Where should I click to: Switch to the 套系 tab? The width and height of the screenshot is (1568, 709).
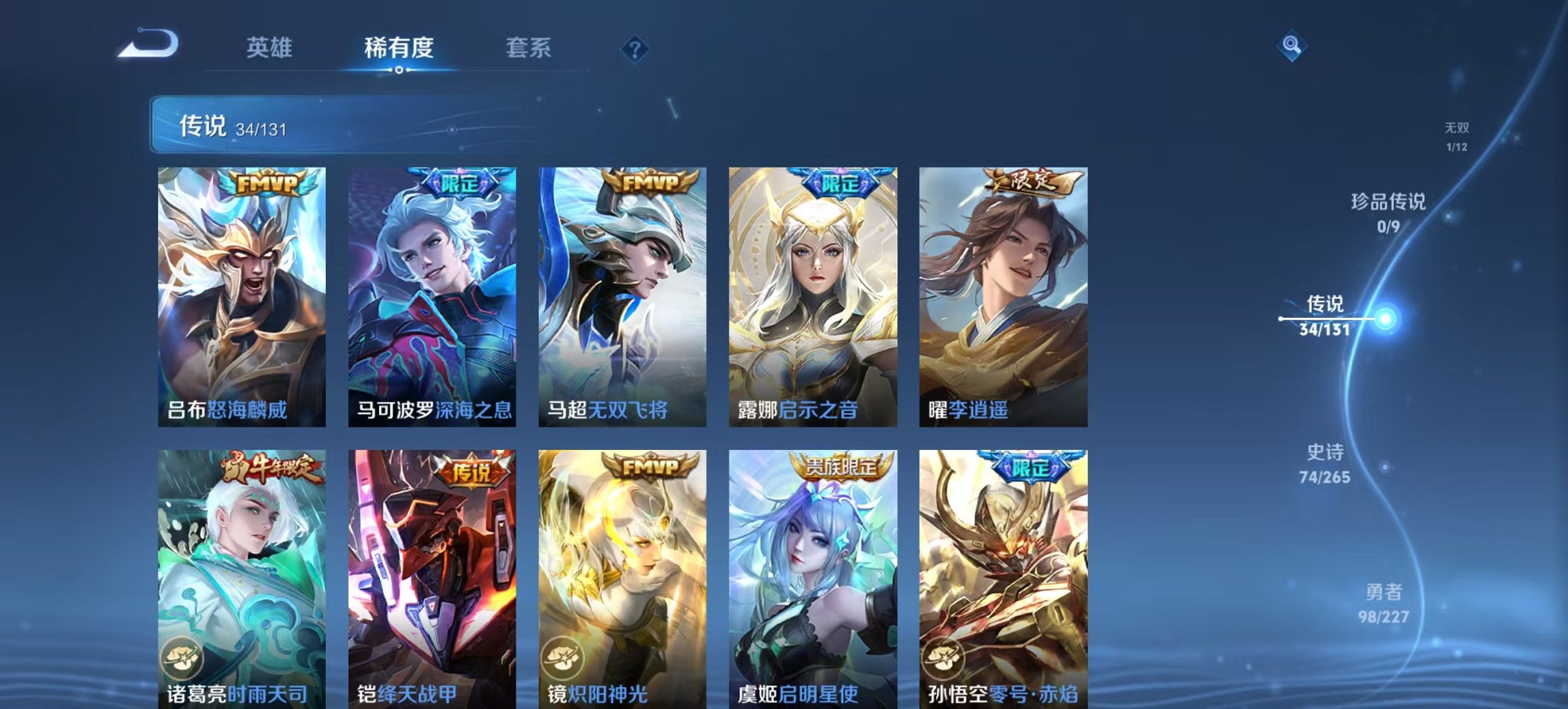point(528,47)
